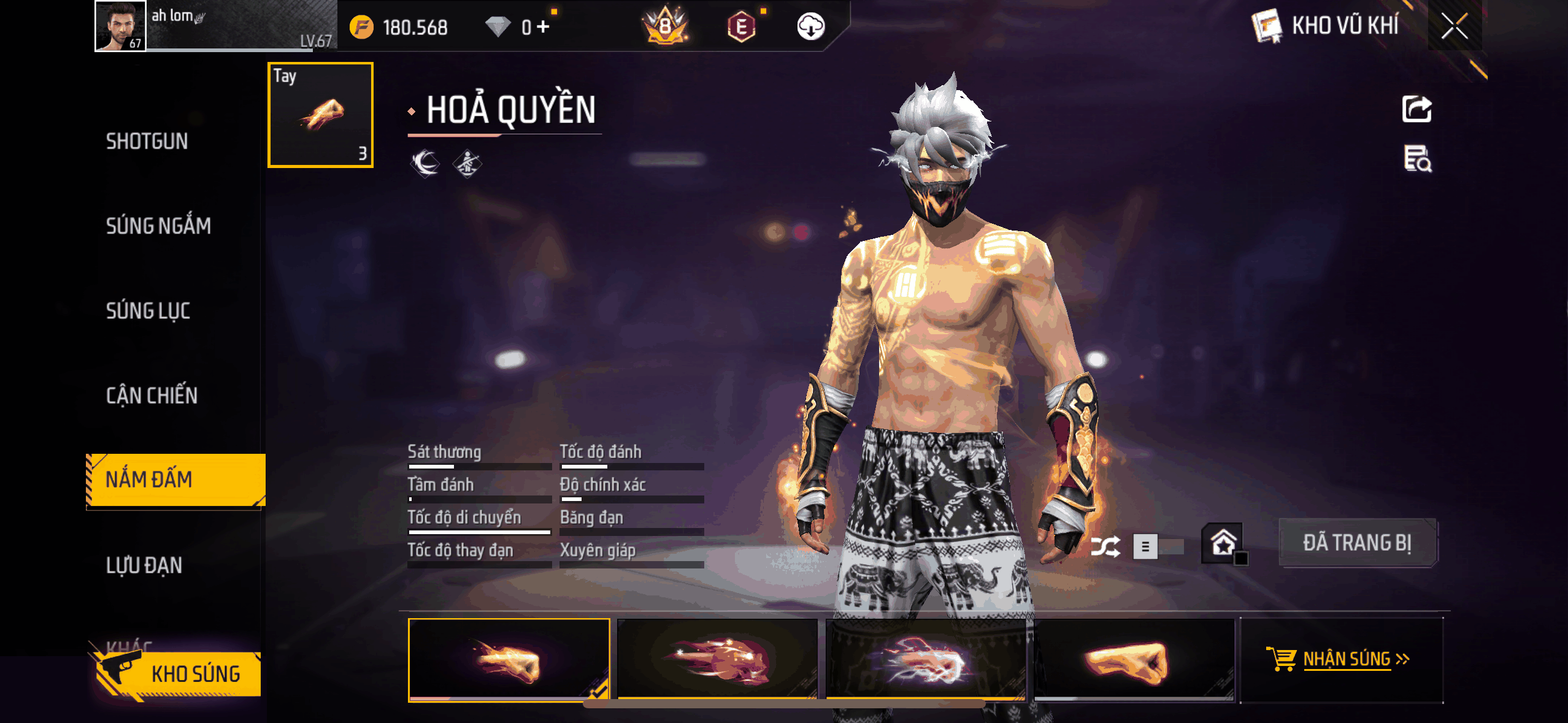Screen dimensions: 1568x723
Task: Open the inspect details magnifier icon
Action: click(x=1417, y=159)
